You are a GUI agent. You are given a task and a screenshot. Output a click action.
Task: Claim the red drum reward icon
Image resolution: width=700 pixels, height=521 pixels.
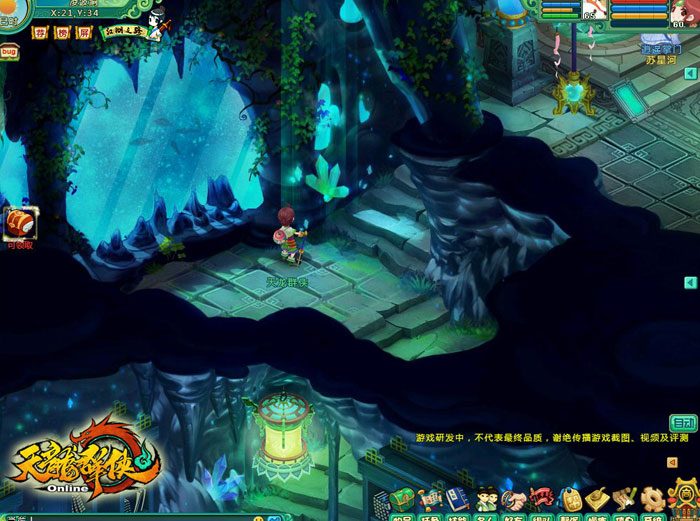(x=19, y=222)
